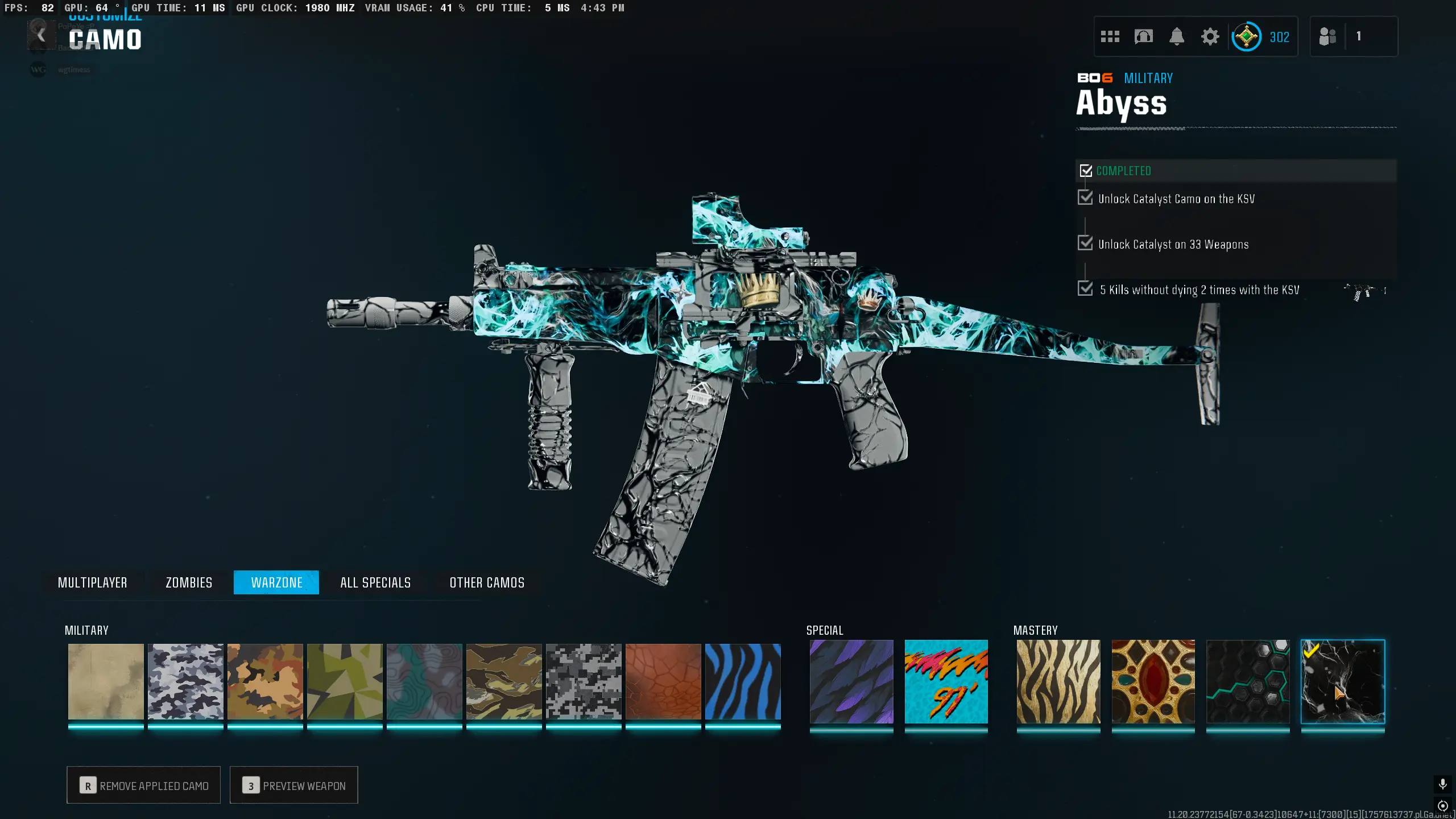
Task: Preview the weapon
Action: 293,785
